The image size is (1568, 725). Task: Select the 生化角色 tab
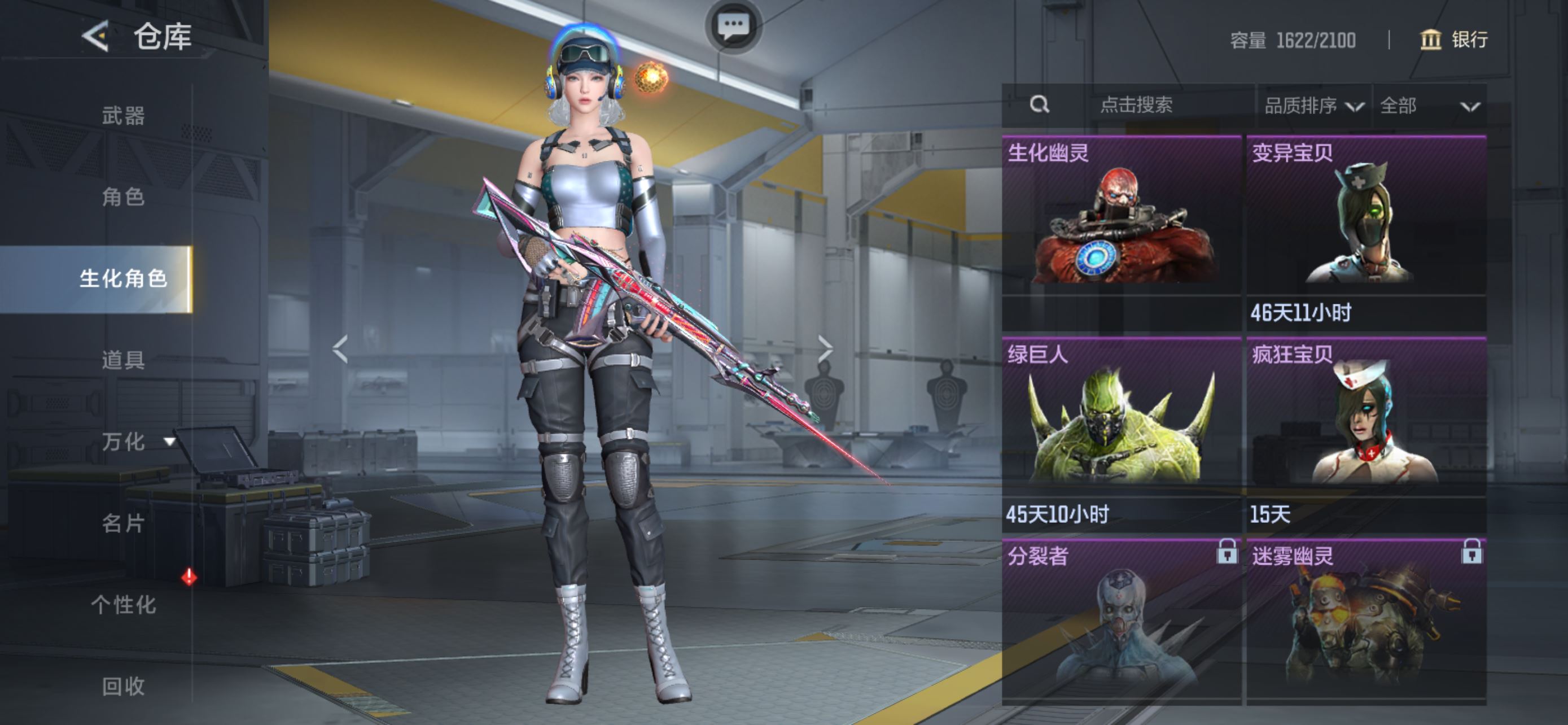click(x=123, y=279)
